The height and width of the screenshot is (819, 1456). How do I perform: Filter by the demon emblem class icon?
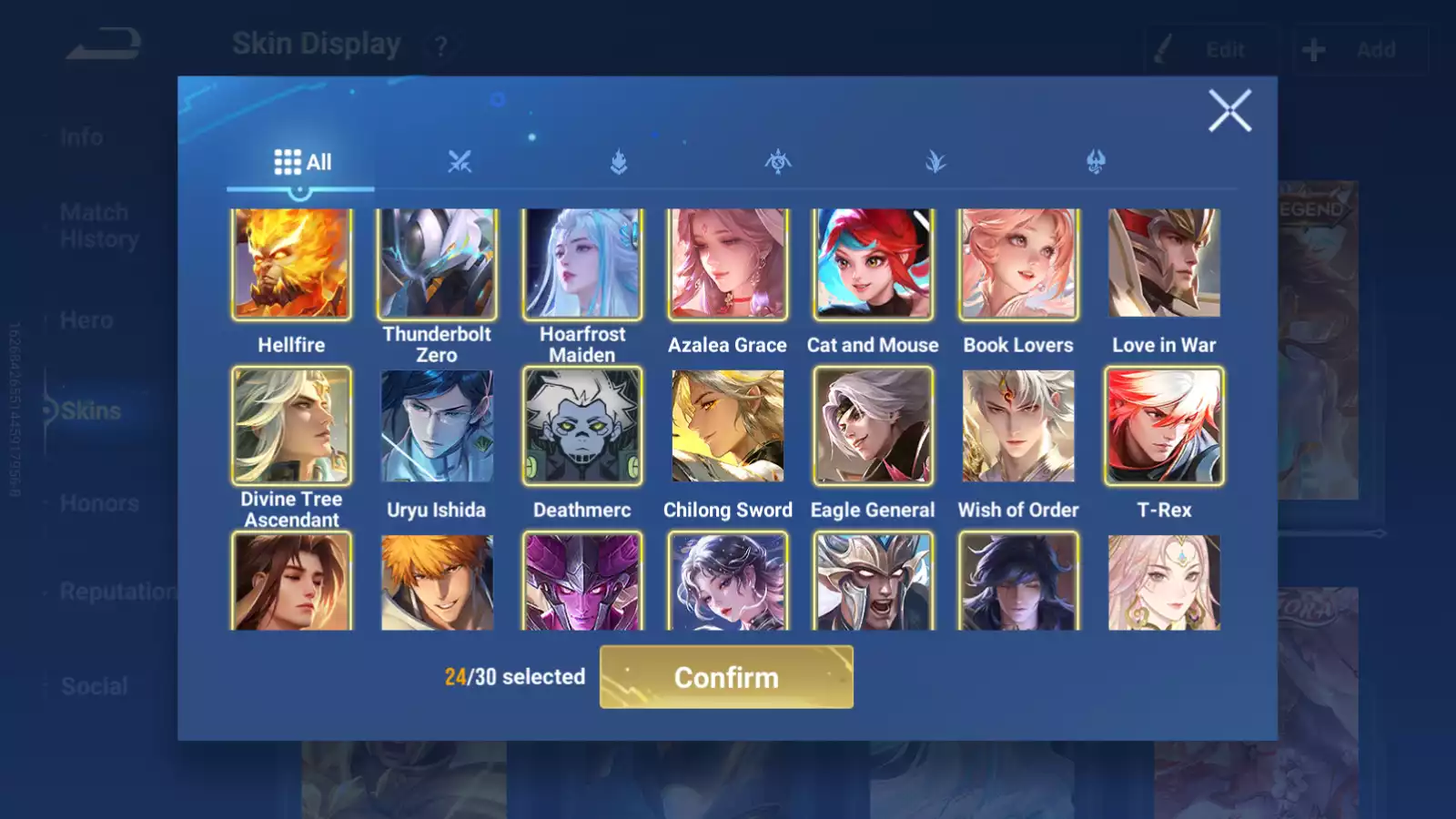(1093, 161)
